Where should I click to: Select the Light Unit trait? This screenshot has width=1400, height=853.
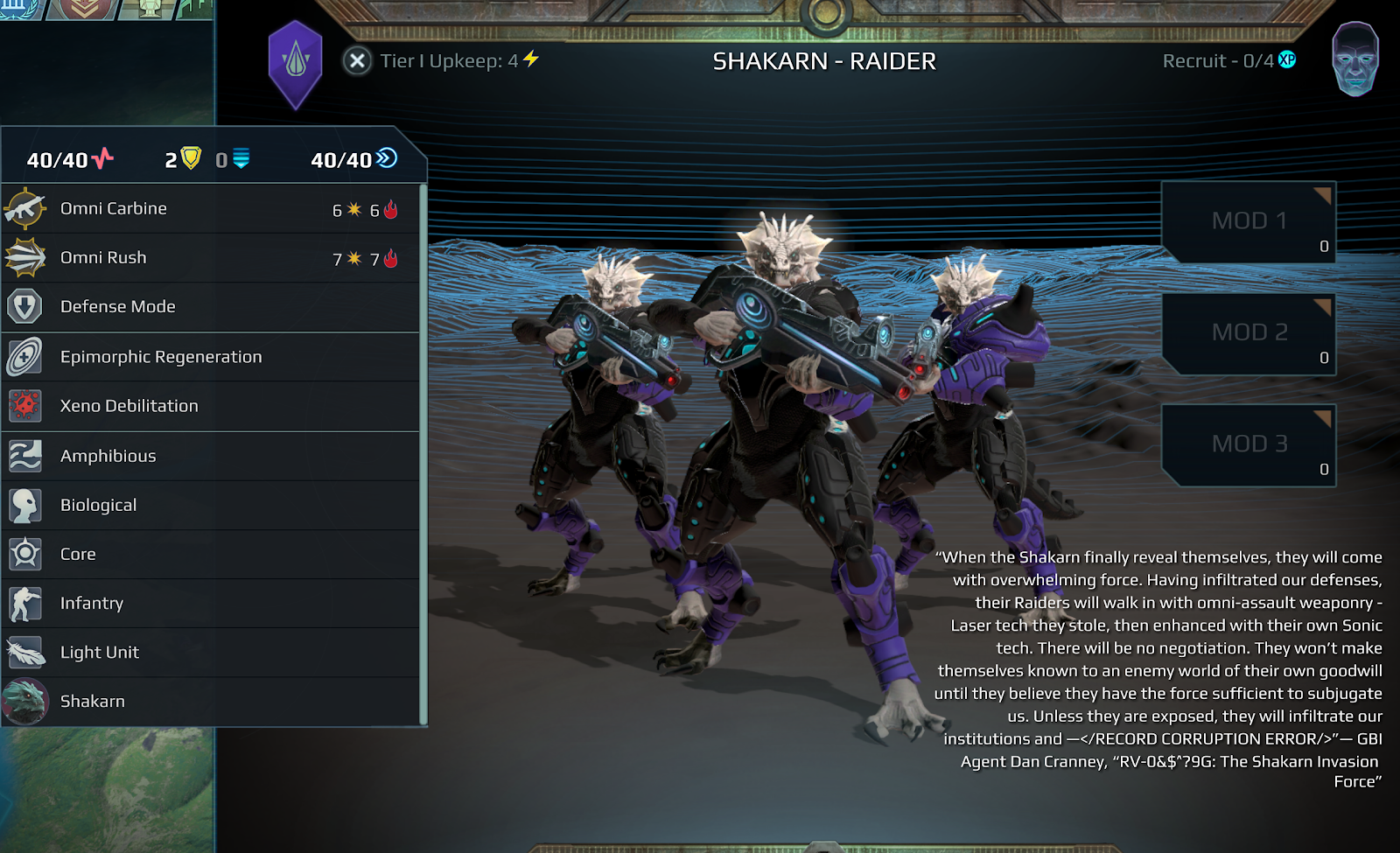pos(210,652)
